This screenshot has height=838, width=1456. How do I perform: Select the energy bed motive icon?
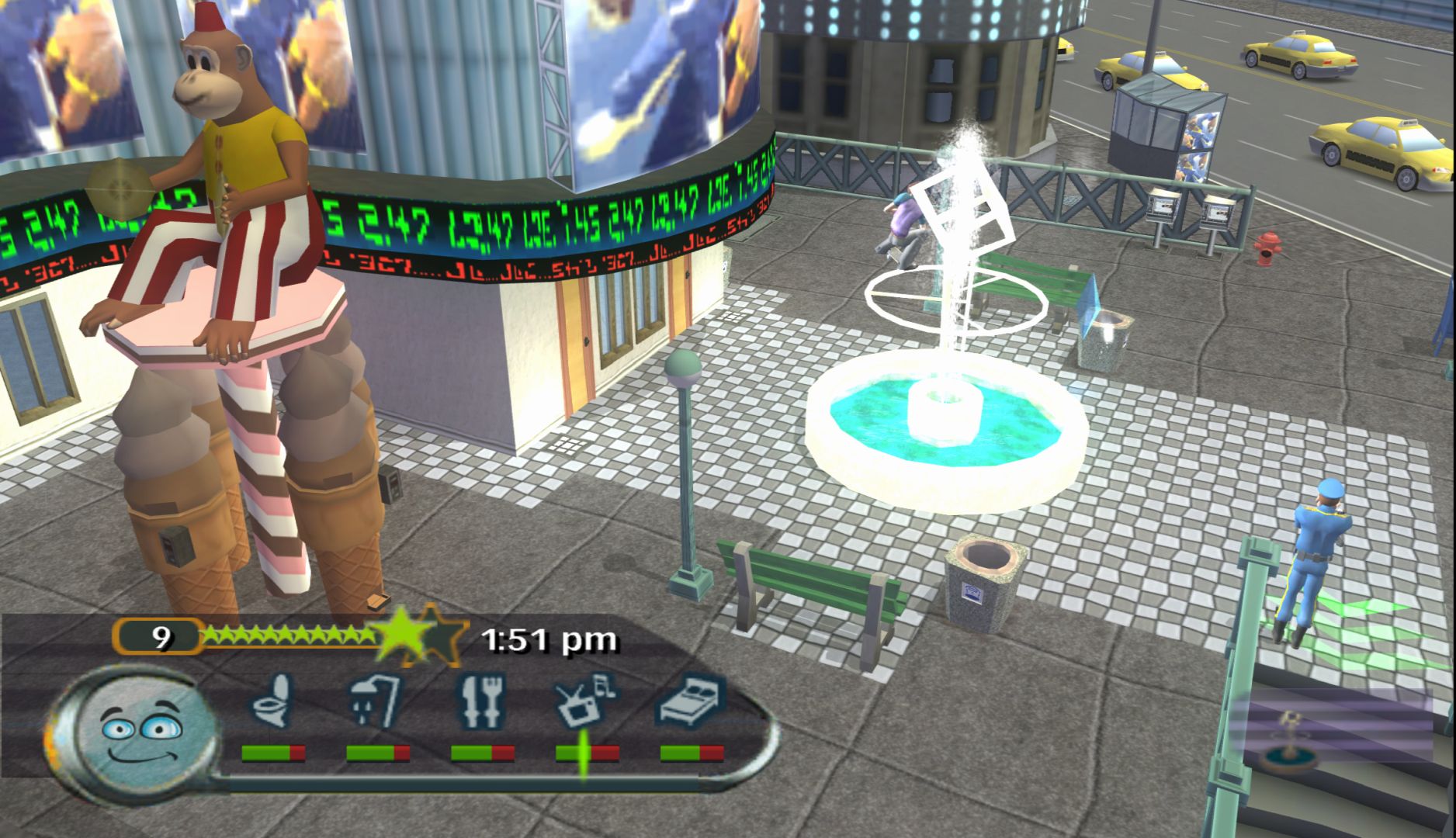tap(691, 701)
